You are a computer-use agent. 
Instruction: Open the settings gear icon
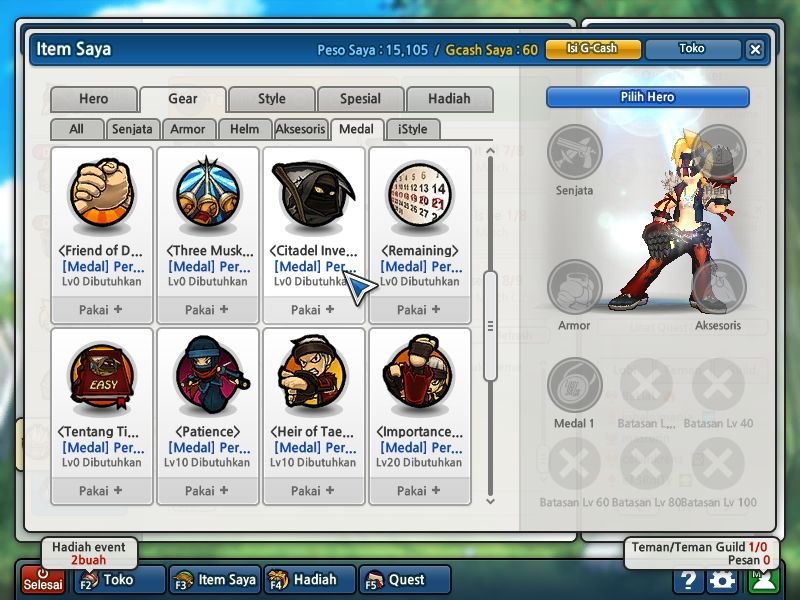(x=721, y=580)
